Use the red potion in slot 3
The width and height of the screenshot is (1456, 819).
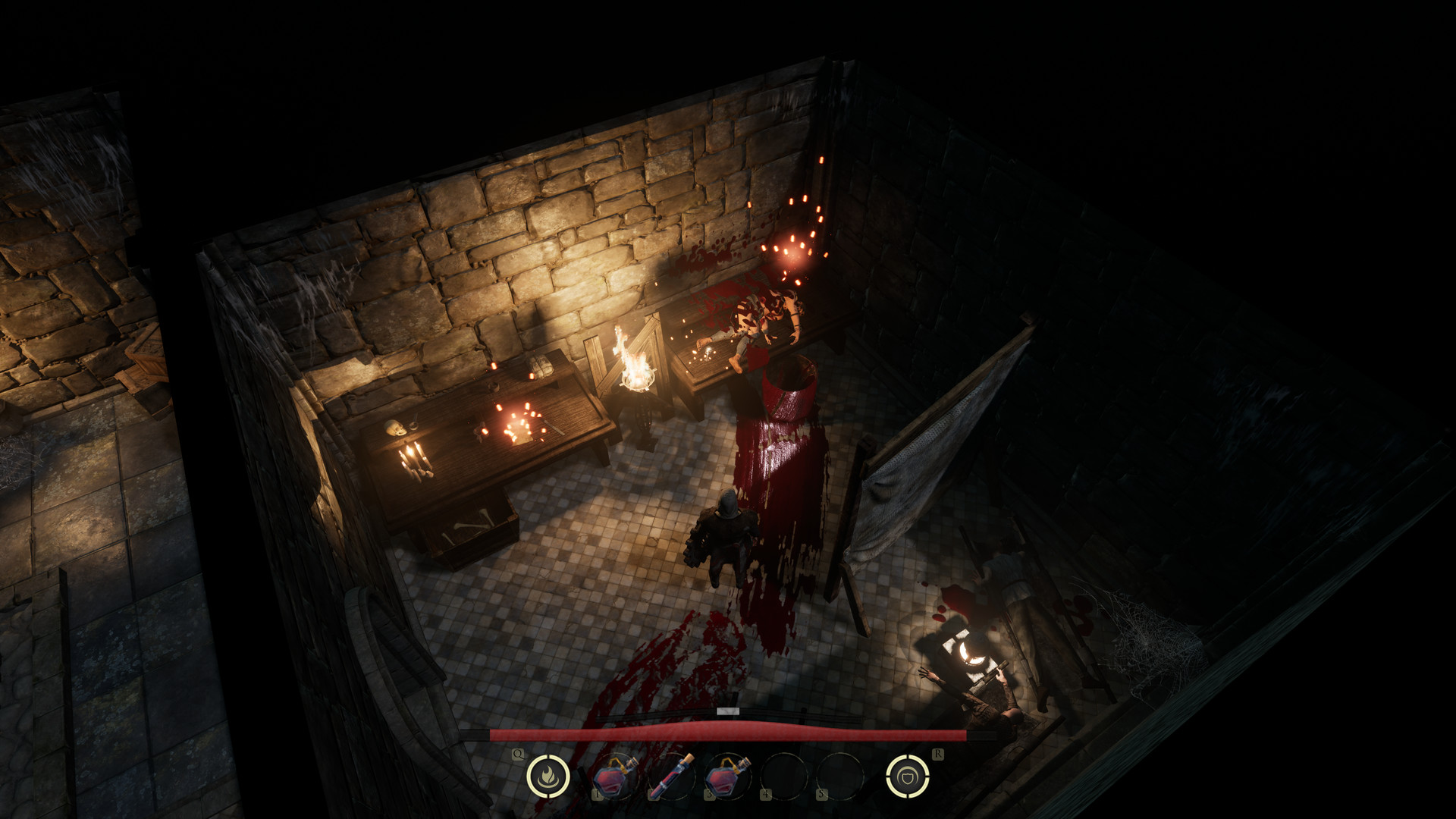(x=726, y=777)
